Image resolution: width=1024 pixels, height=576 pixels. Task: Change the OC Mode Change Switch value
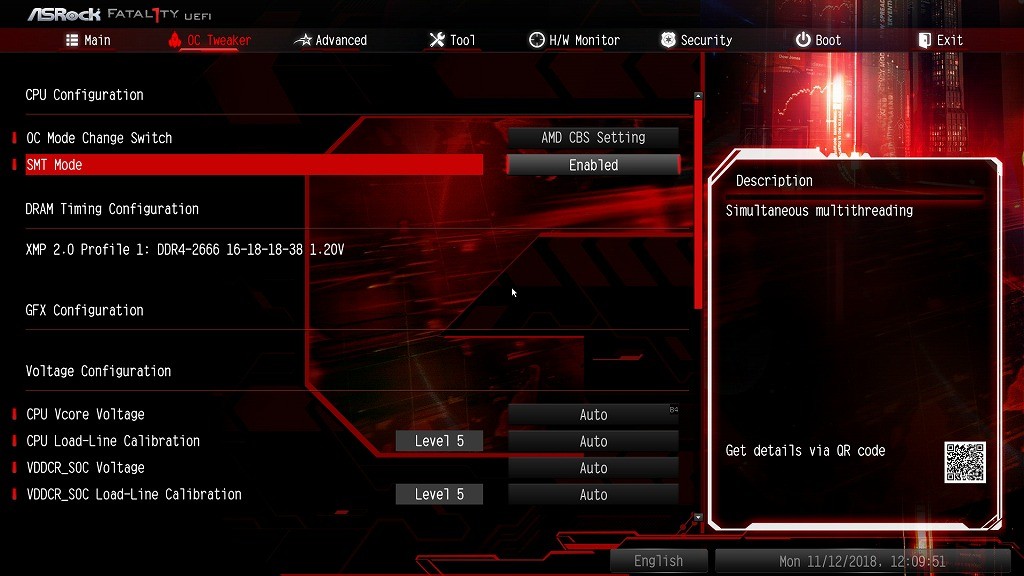(x=593, y=138)
